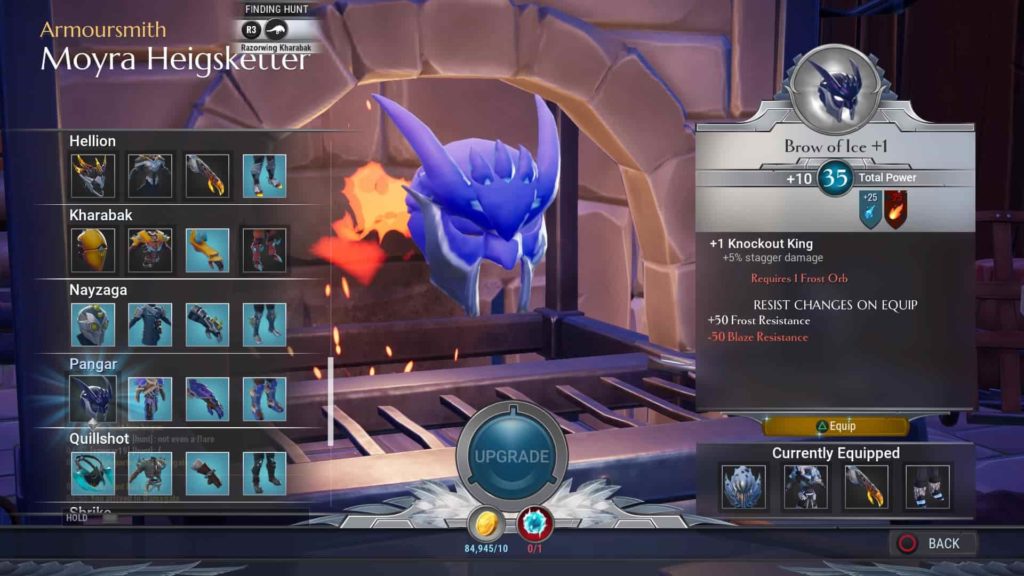This screenshot has width=1024, height=576.
Task: Inspect the currently equipped helmet
Action: point(744,487)
